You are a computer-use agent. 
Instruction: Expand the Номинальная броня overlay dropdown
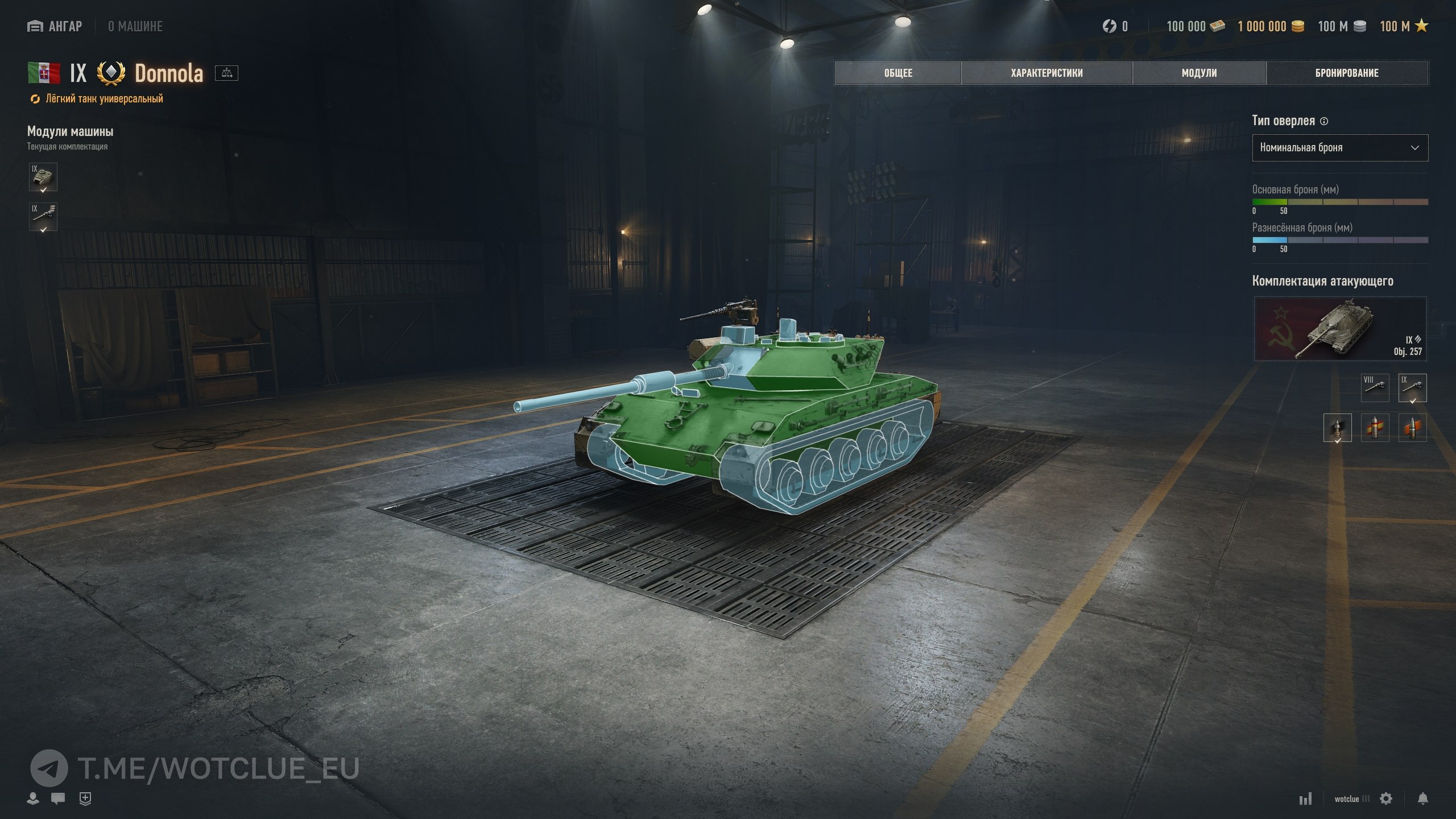pos(1339,148)
